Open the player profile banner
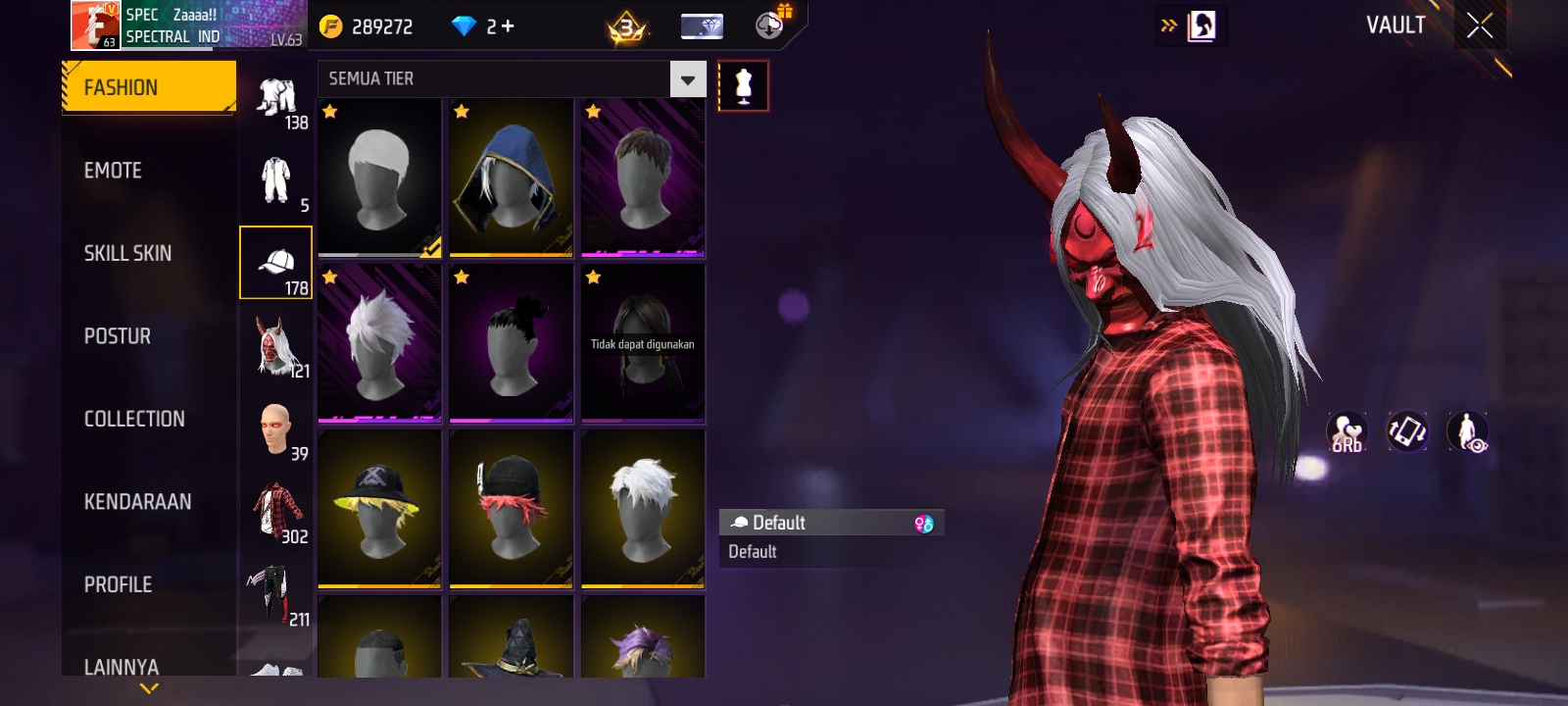This screenshot has height=706, width=1568. (x=188, y=26)
